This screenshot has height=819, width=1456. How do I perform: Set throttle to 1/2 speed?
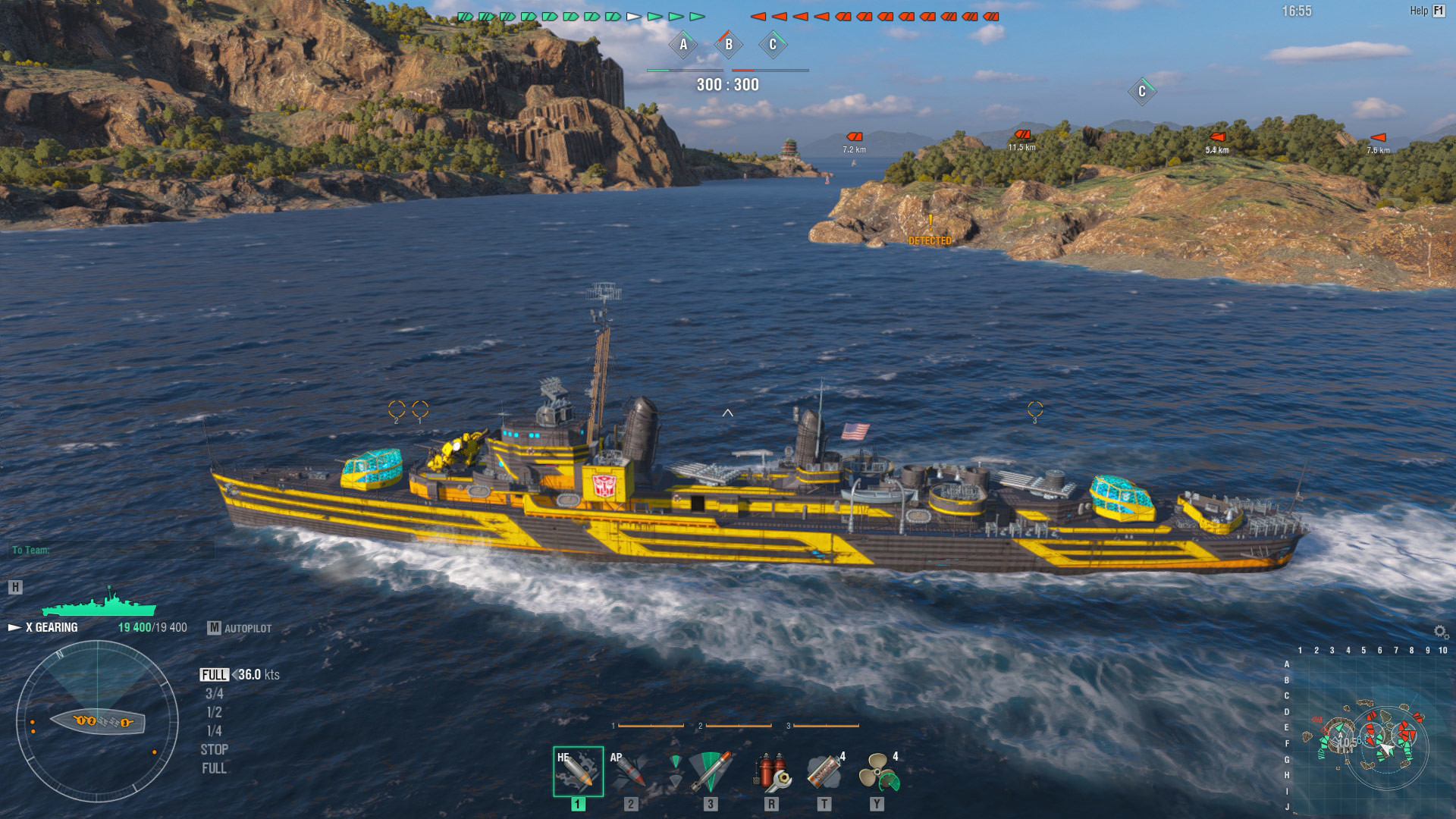tap(215, 713)
